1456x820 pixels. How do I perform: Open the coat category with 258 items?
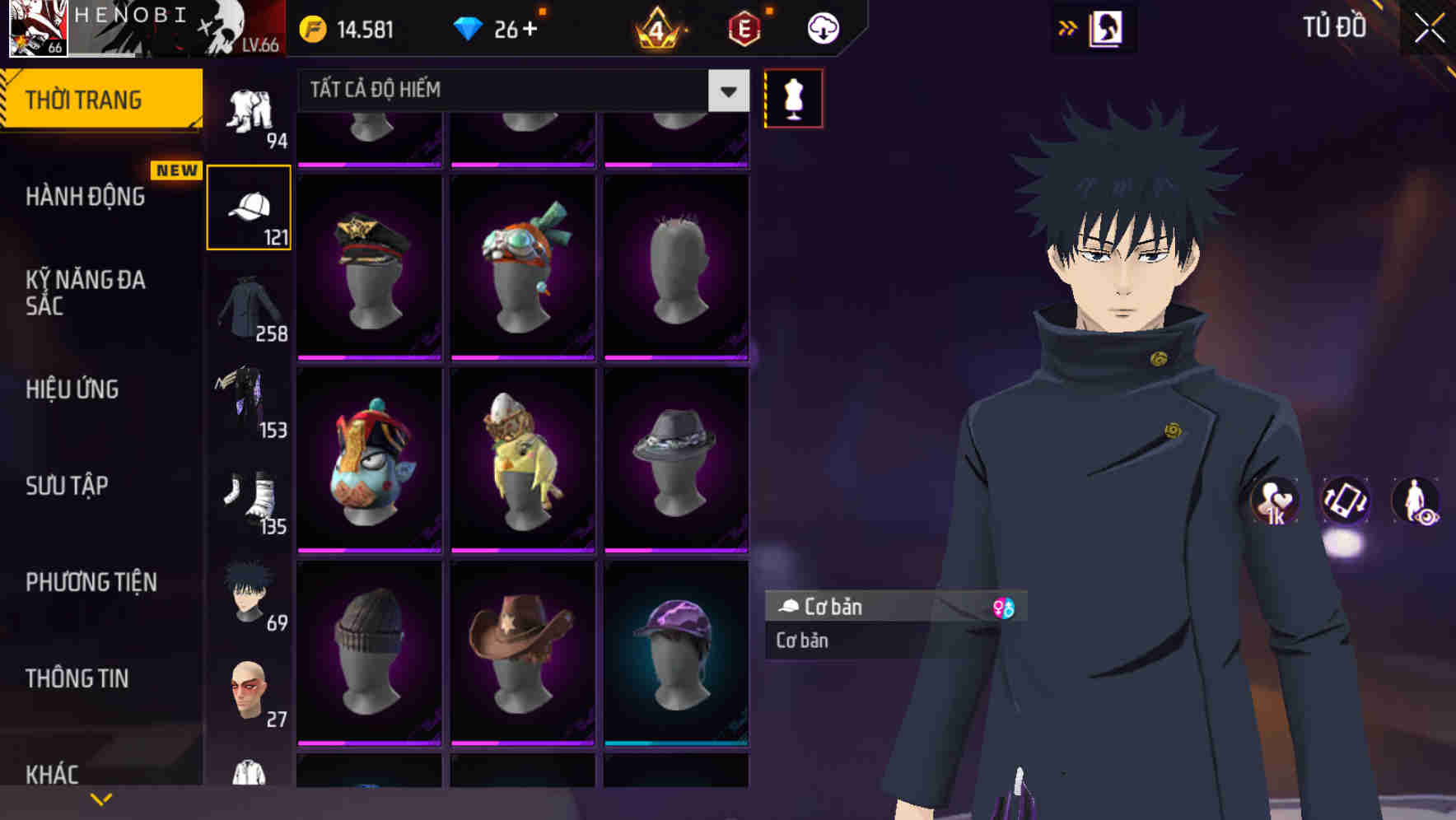(250, 309)
